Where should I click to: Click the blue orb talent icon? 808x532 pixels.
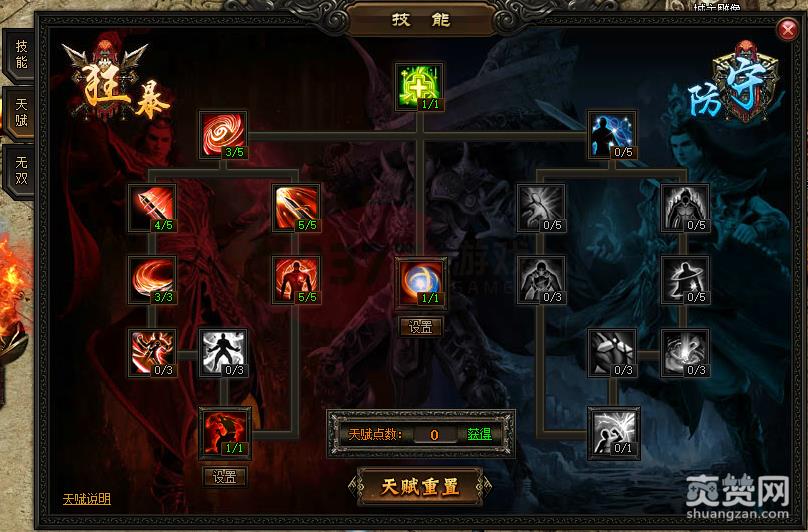[420, 281]
